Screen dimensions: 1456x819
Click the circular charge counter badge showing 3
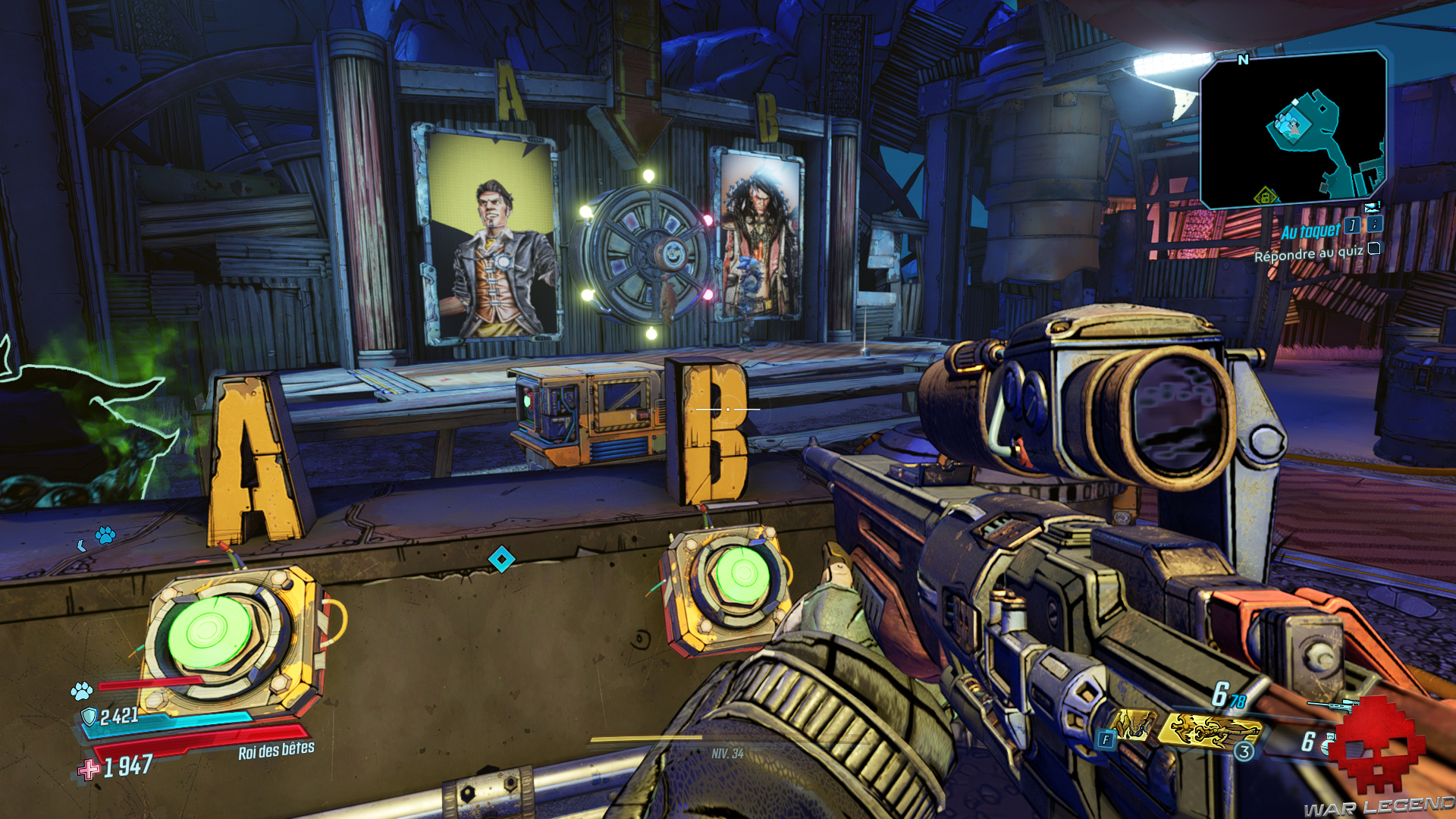(x=1244, y=752)
